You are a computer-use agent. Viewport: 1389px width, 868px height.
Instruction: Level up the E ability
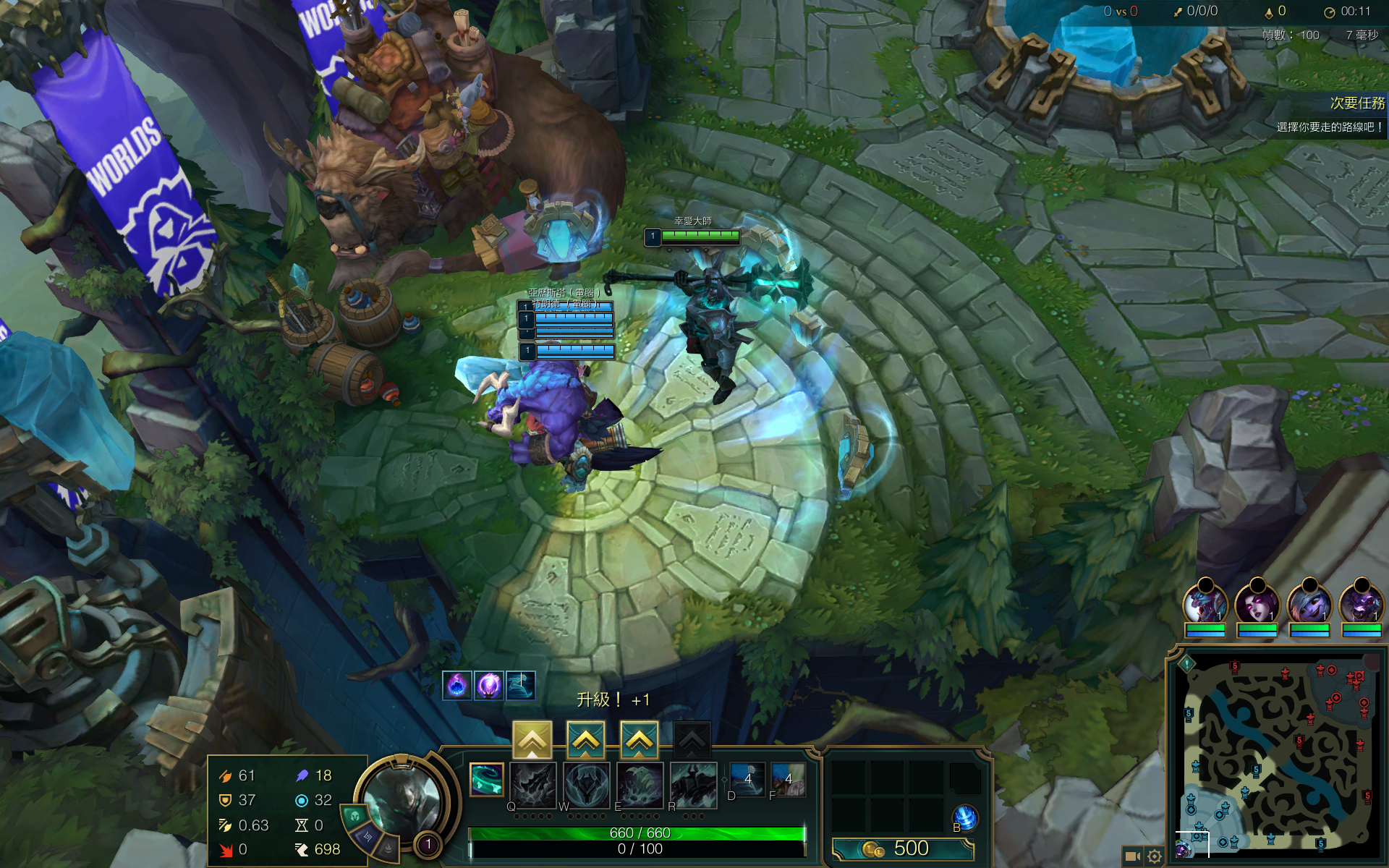(640, 739)
